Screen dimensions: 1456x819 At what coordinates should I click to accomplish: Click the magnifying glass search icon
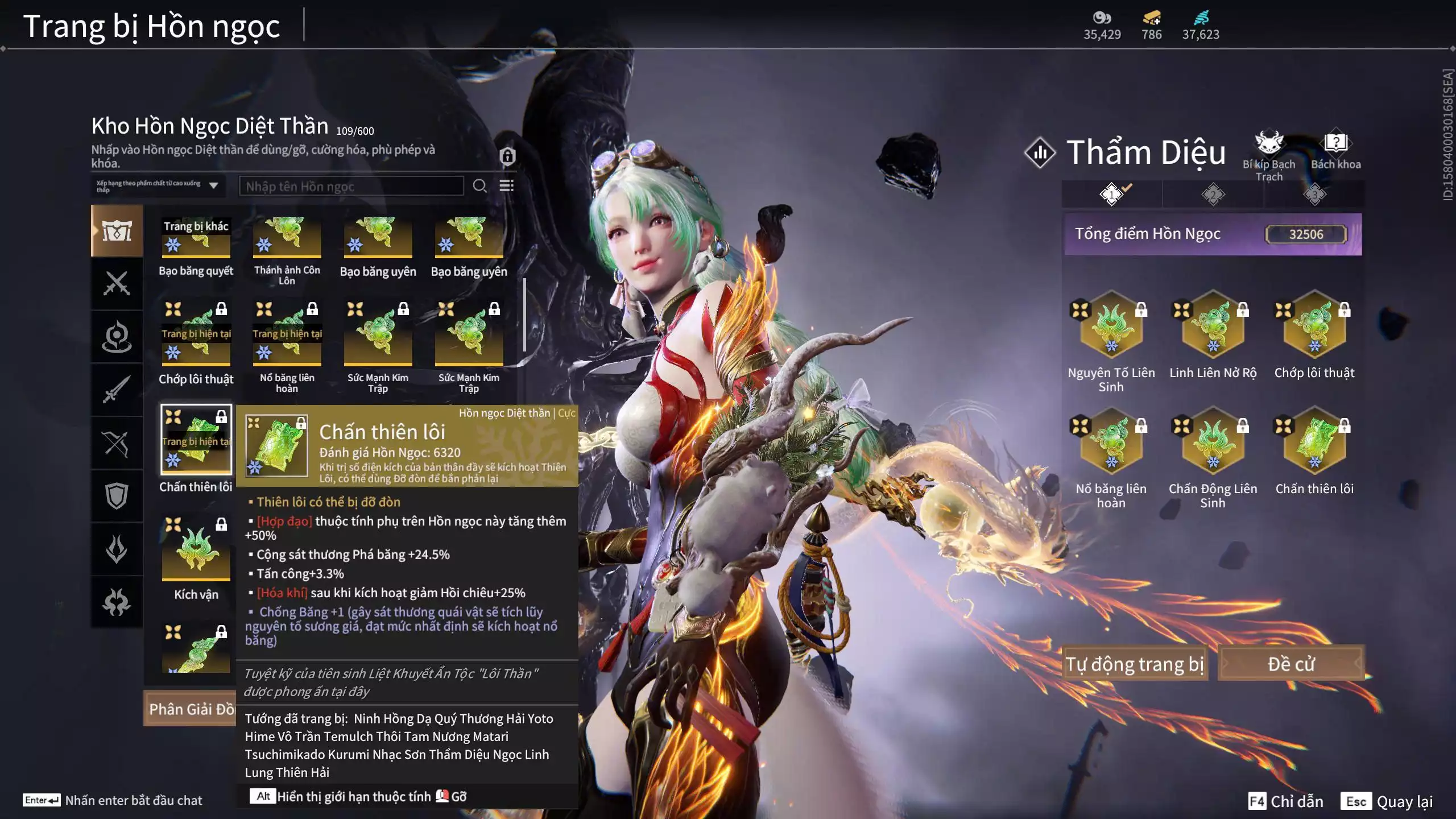pyautogui.click(x=479, y=186)
